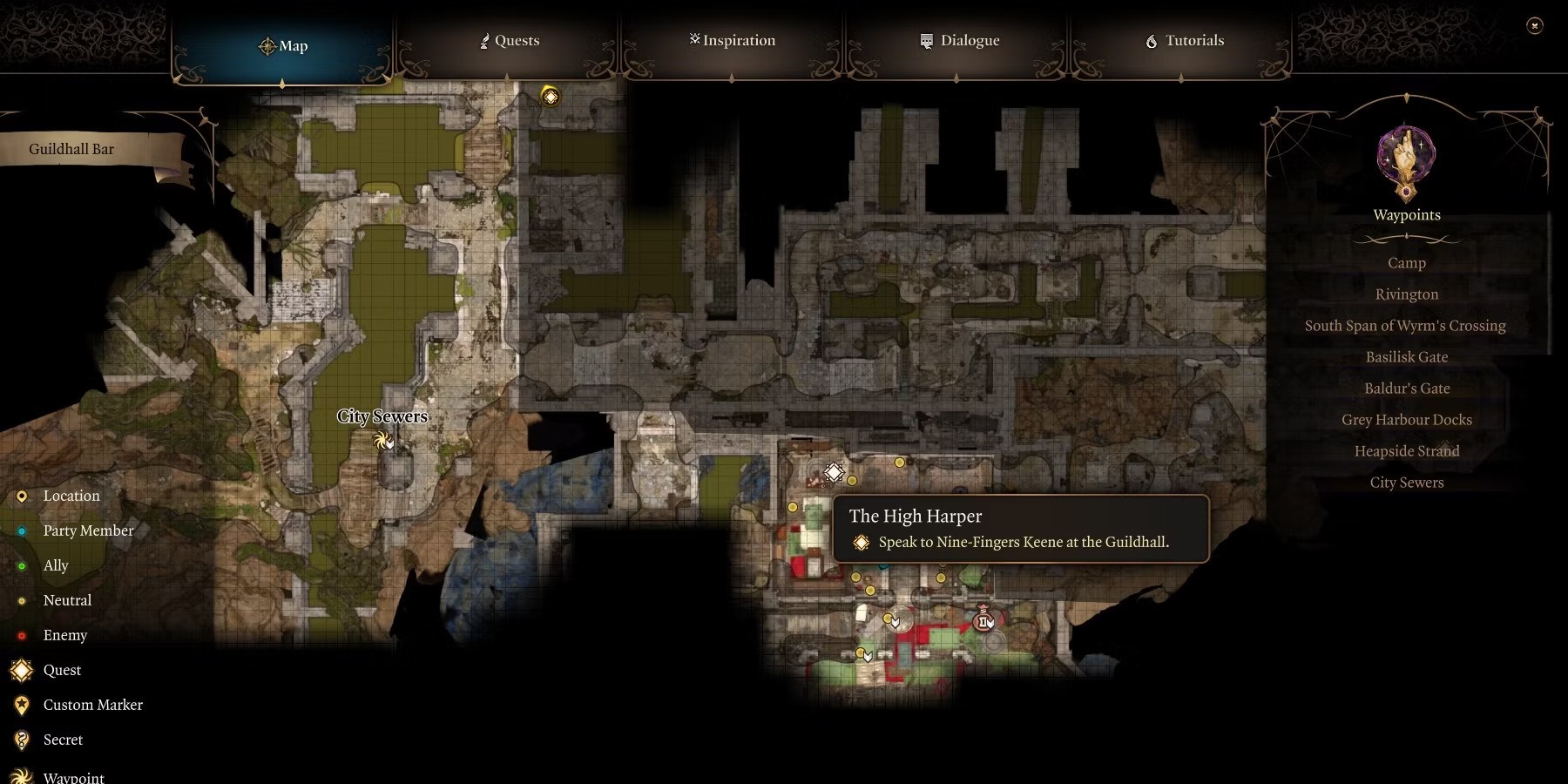This screenshot has height=784, width=1568.
Task: Select the High Harper quest marker on map
Action: click(834, 472)
